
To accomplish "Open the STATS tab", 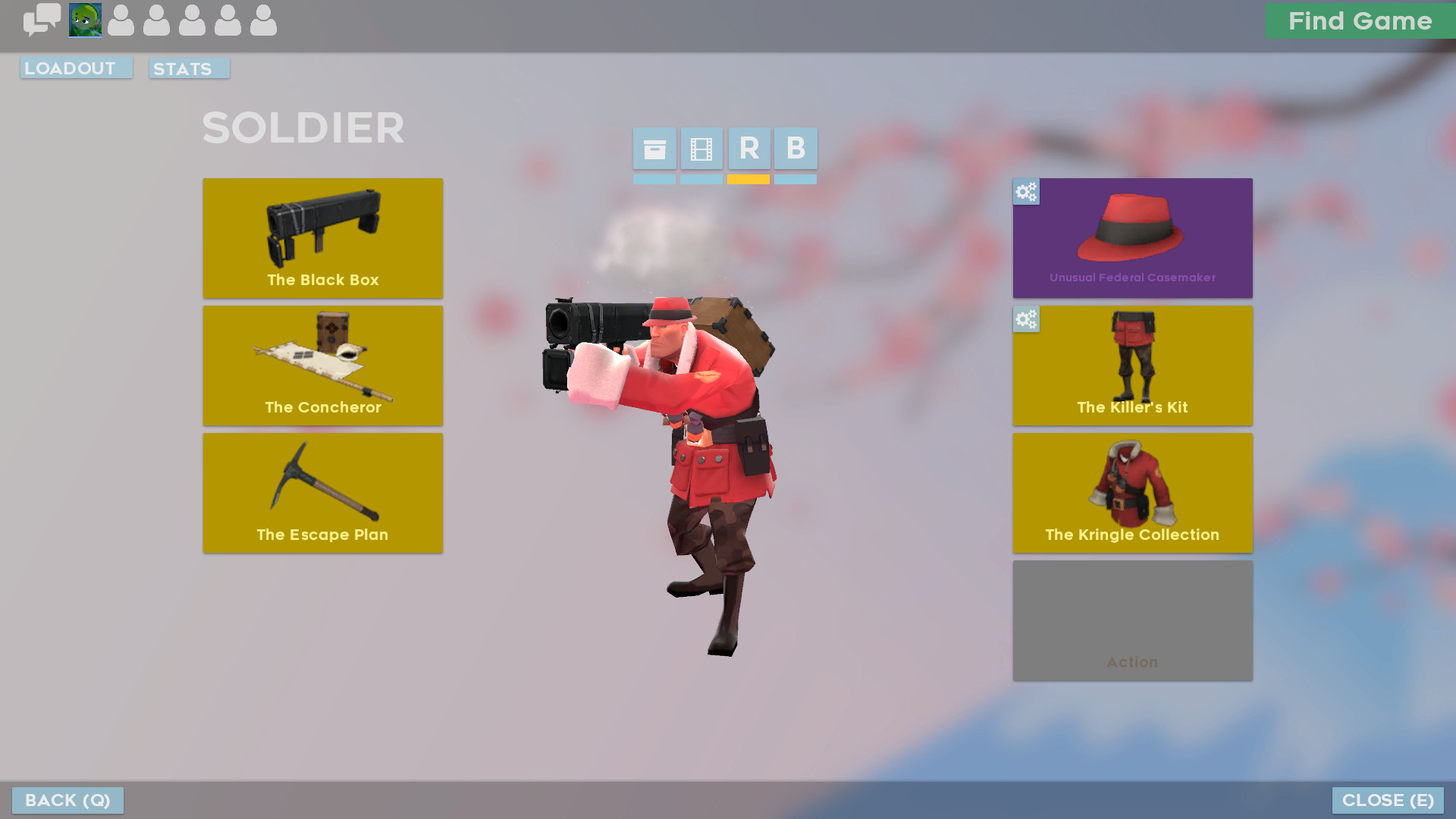I will click(188, 69).
